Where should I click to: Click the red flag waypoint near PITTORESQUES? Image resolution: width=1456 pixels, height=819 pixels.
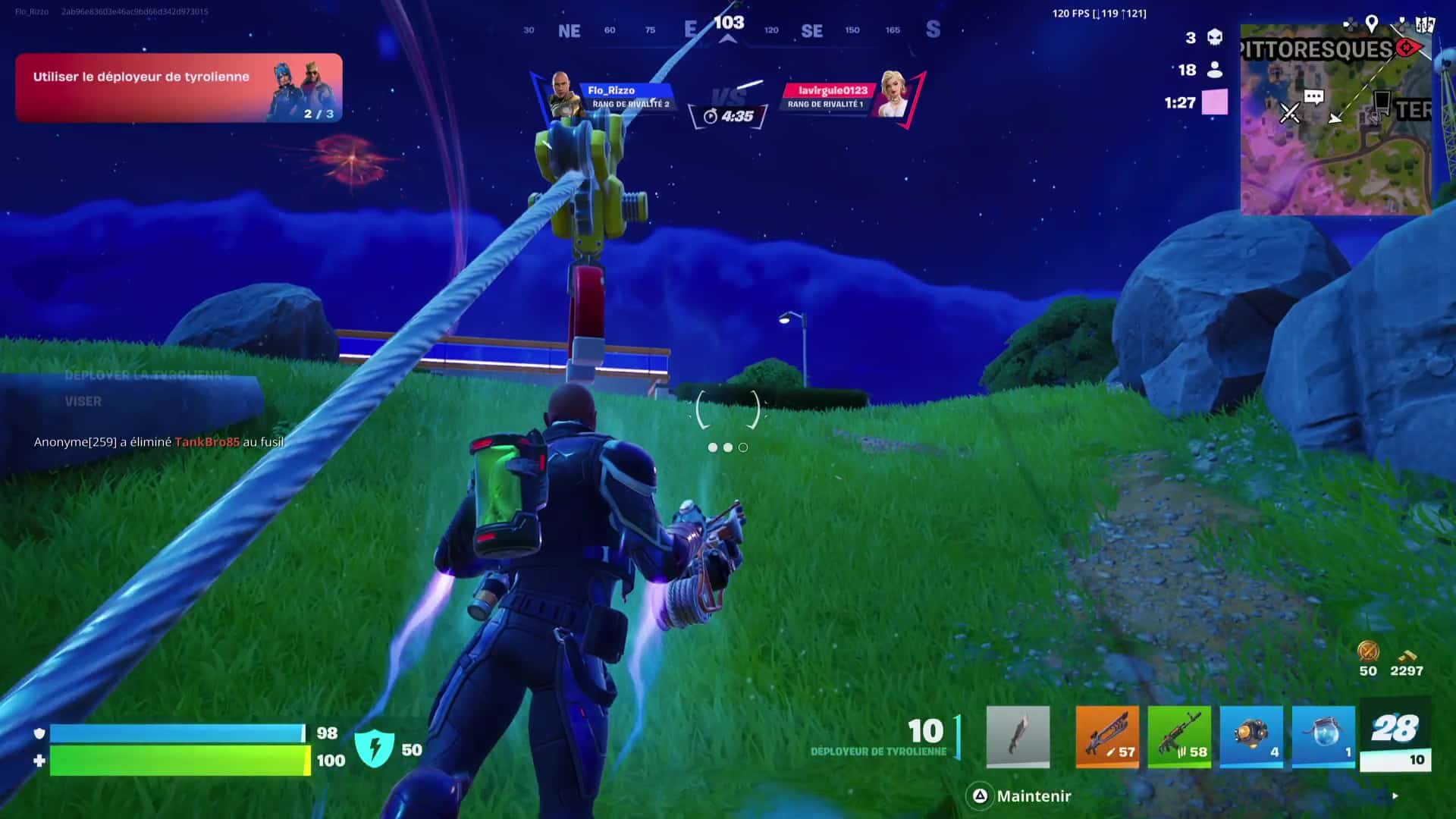tap(1407, 48)
